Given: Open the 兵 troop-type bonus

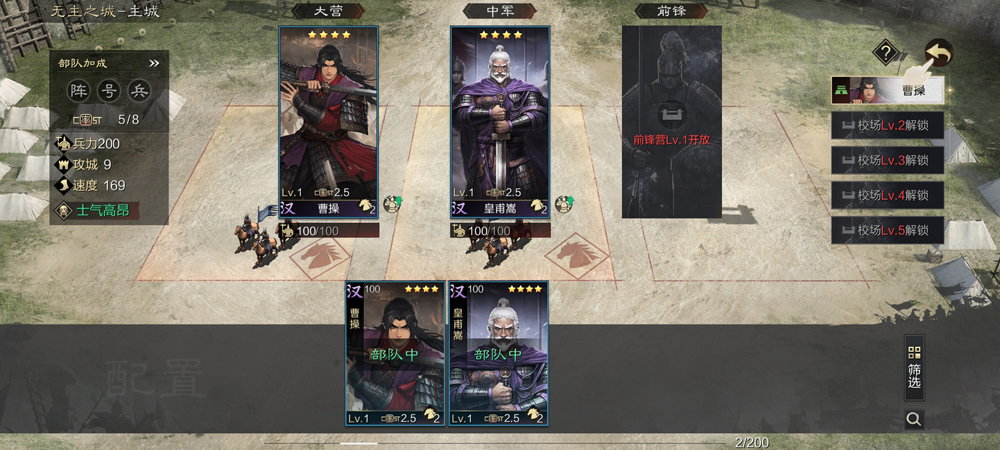Looking at the screenshot, I should 138,92.
